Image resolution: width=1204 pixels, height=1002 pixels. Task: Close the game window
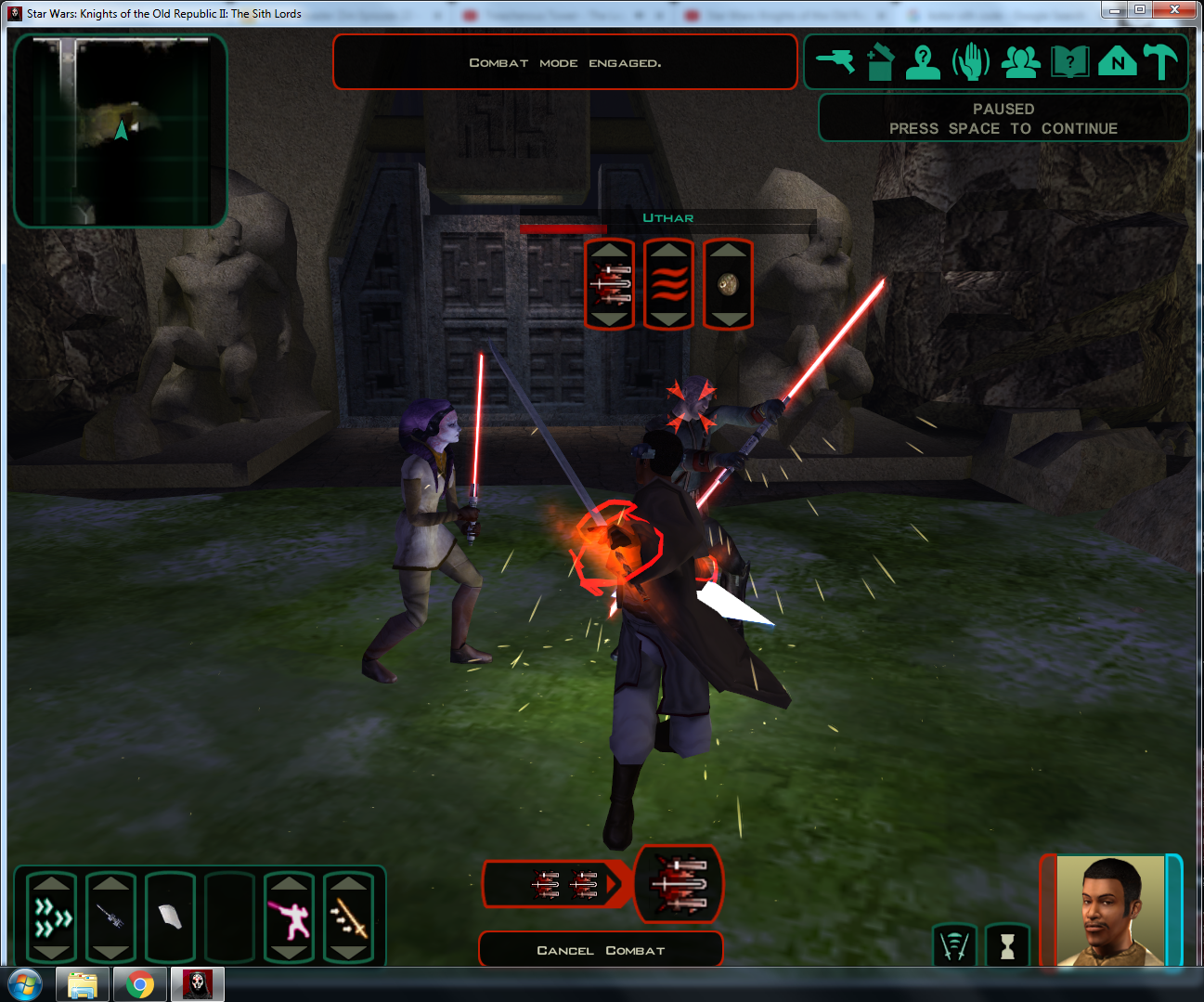(x=1174, y=10)
